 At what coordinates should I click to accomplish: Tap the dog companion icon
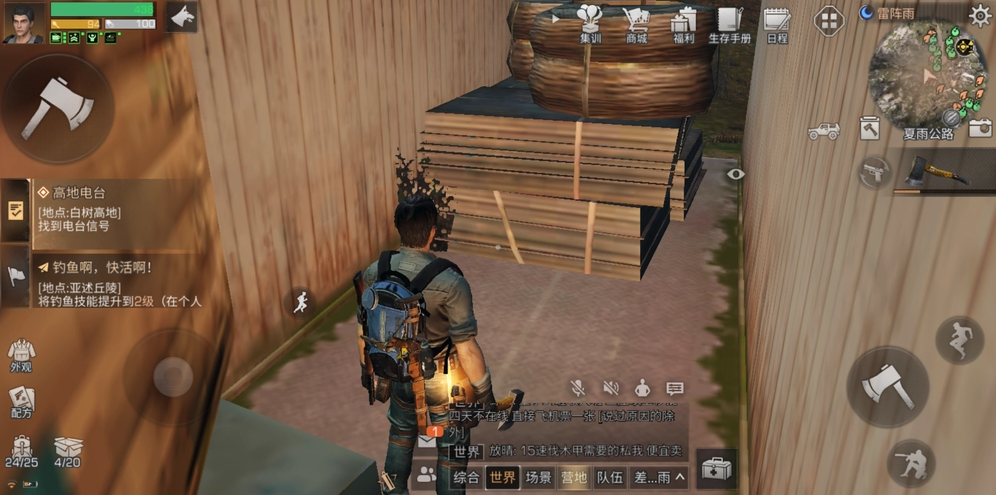pos(182,17)
